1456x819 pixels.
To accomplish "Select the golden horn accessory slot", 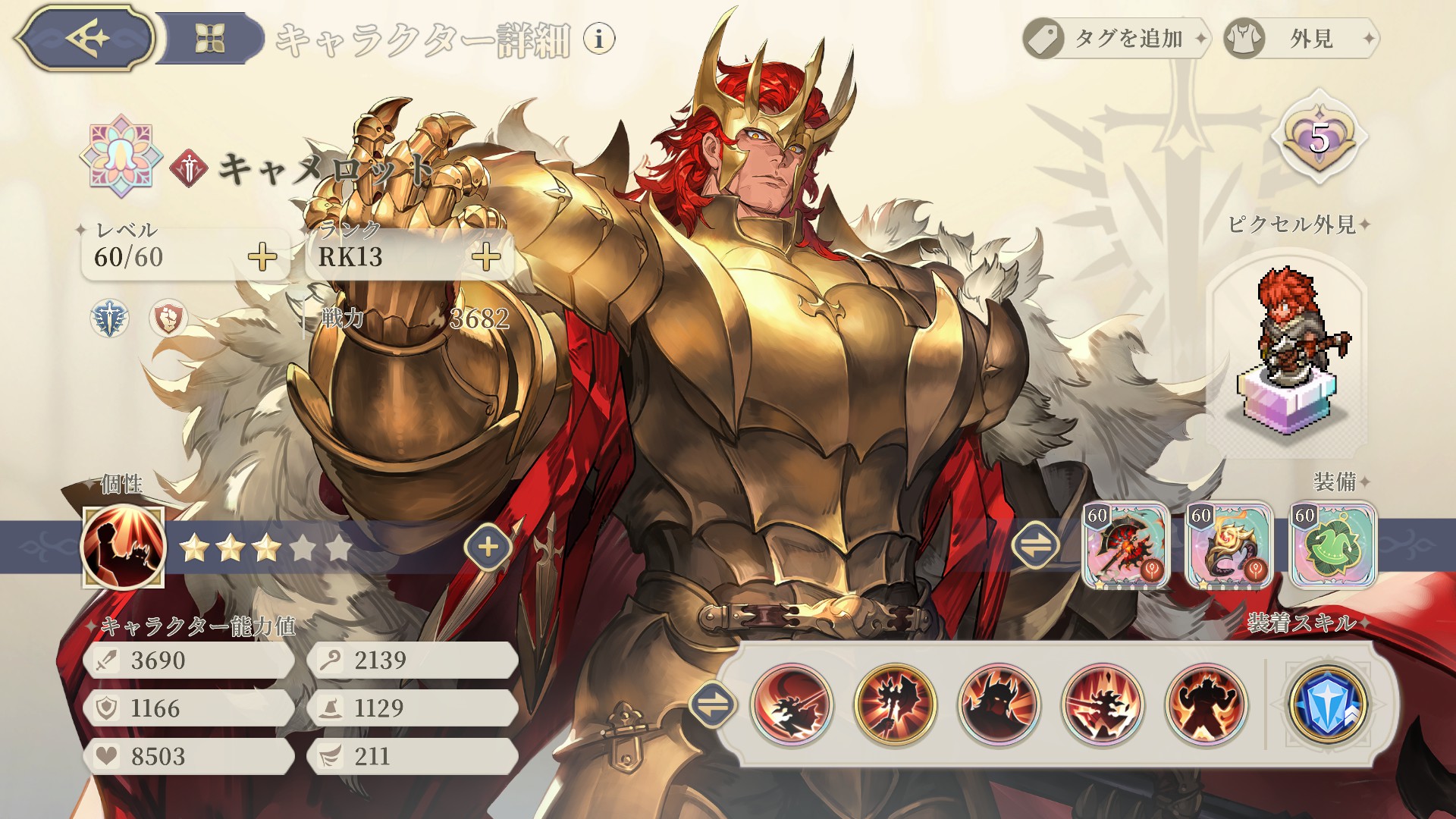I will 1229,545.
